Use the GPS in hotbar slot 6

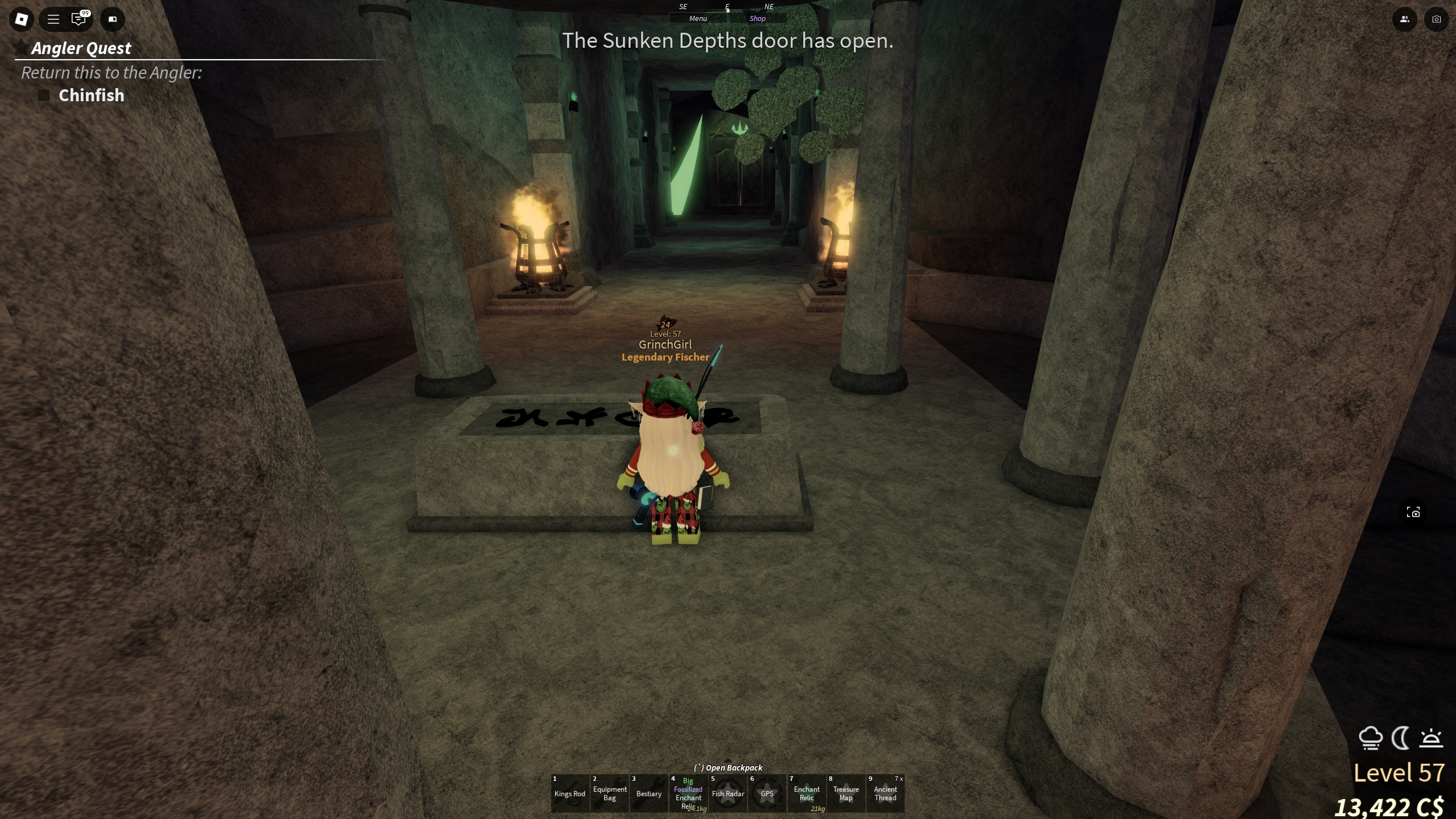(767, 793)
